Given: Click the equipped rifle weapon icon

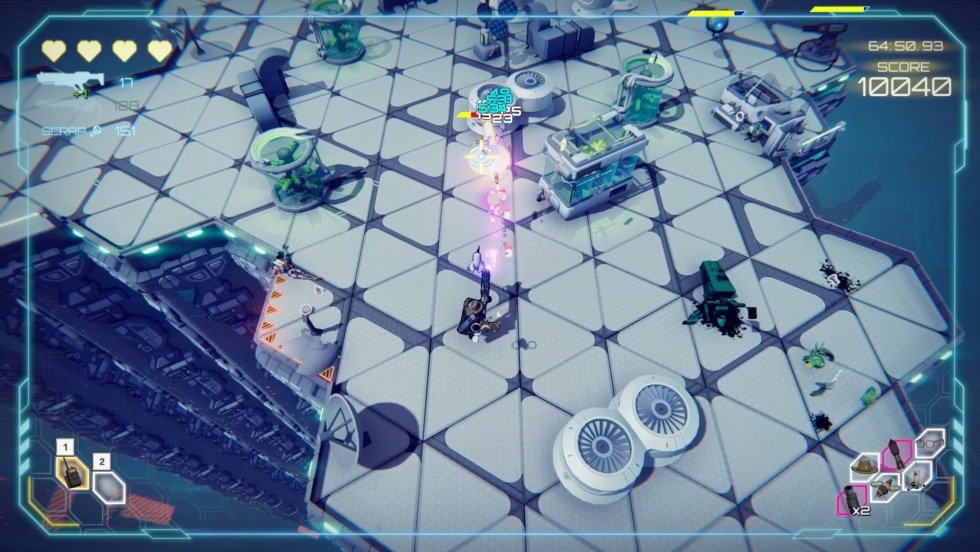Looking at the screenshot, I should (70, 84).
